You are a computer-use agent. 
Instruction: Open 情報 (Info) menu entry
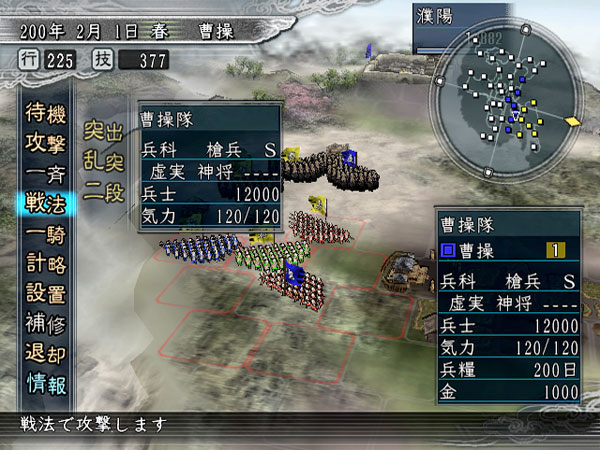pos(44,384)
